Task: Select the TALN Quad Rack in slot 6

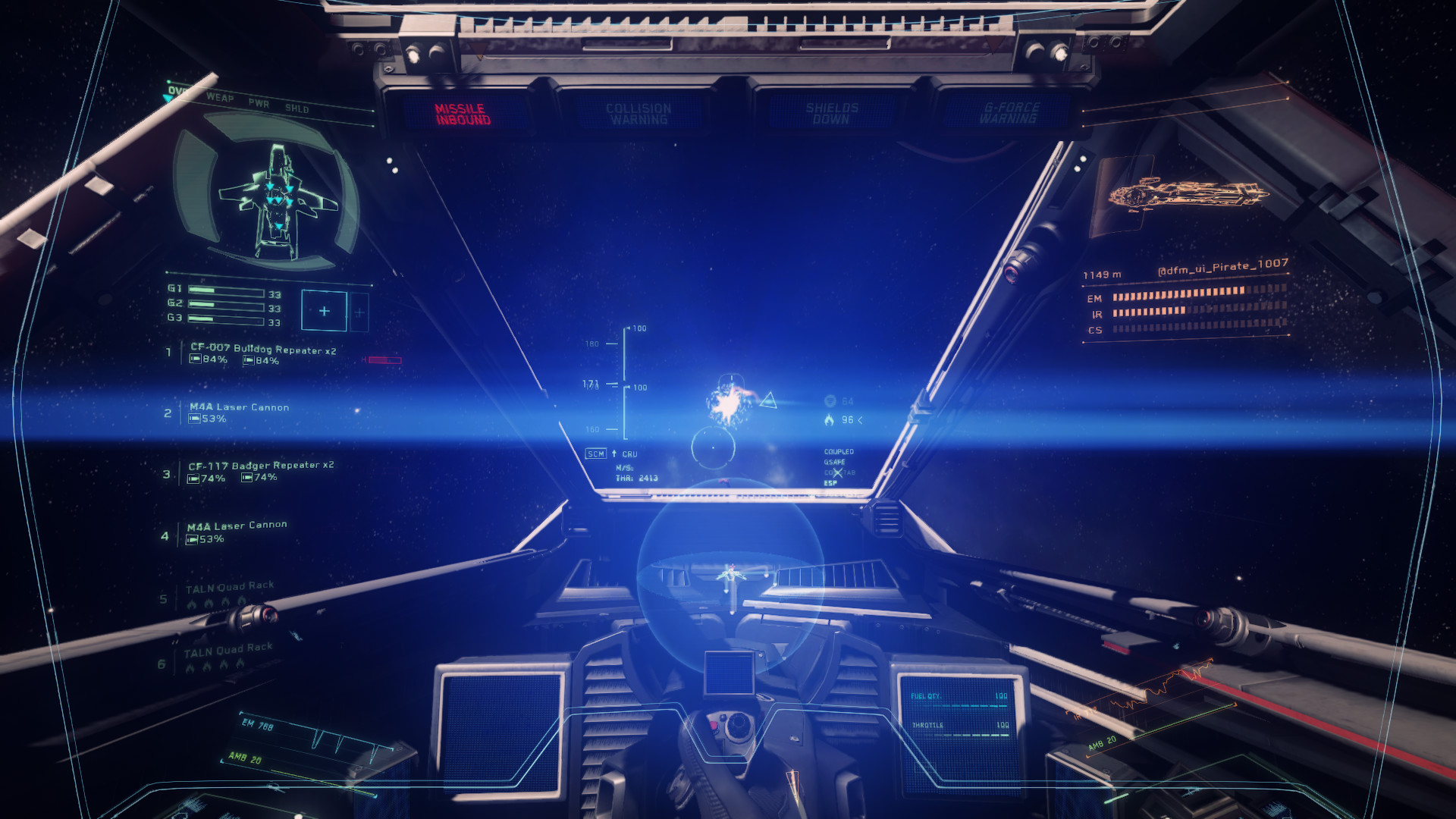Action: click(227, 649)
